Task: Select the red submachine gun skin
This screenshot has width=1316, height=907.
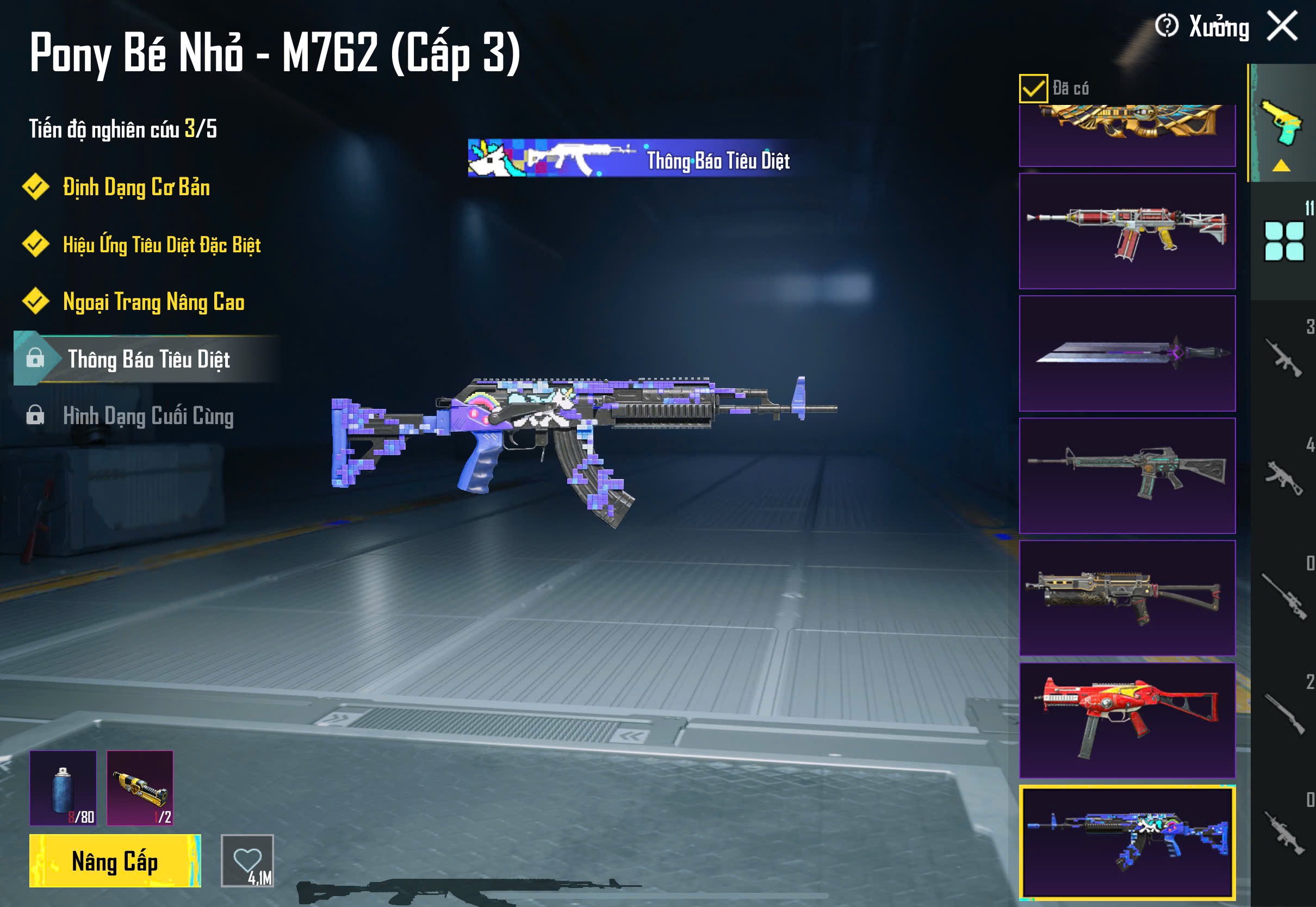Action: (x=1127, y=720)
